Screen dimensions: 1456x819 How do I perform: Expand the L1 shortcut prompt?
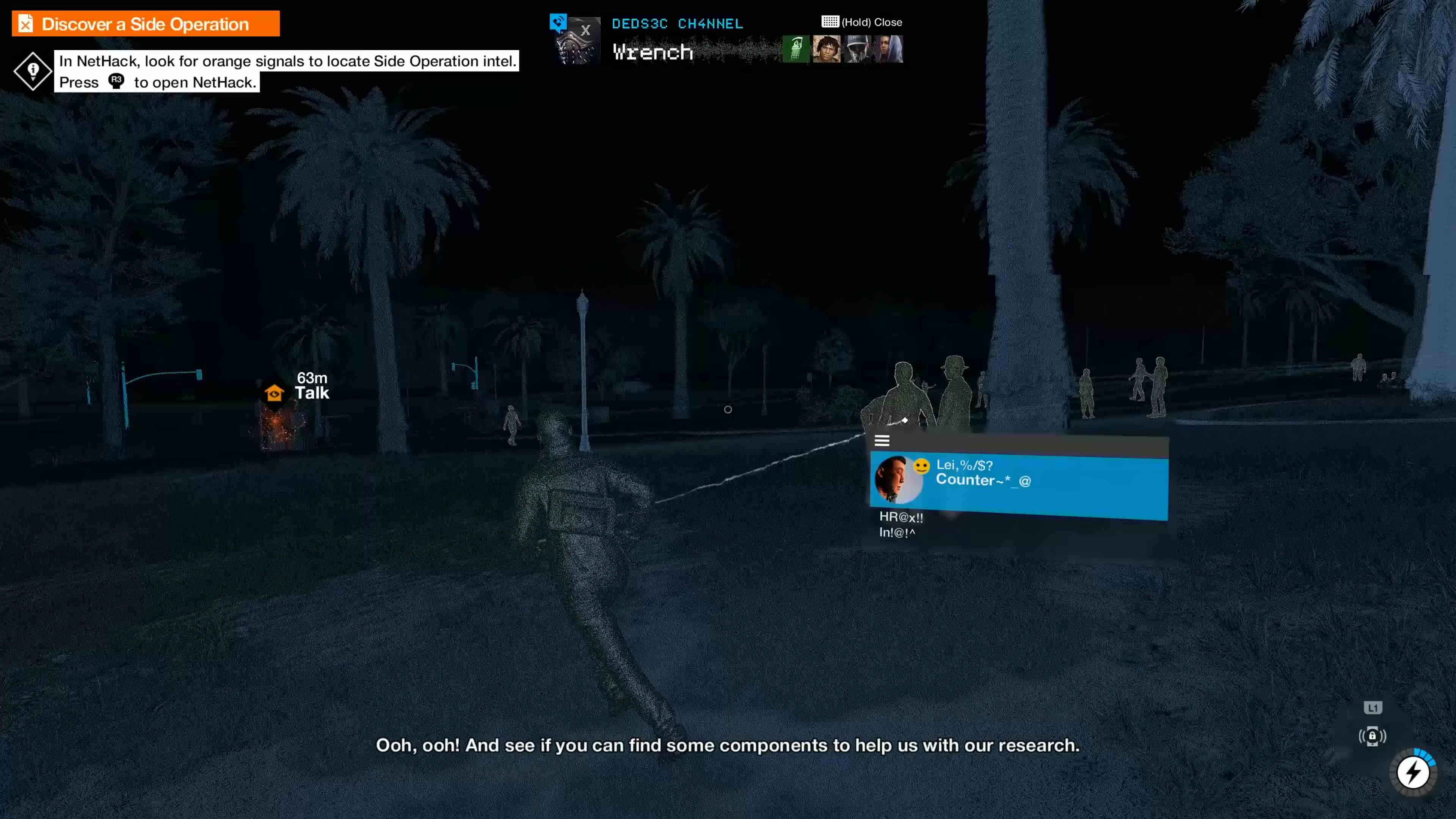1373,708
